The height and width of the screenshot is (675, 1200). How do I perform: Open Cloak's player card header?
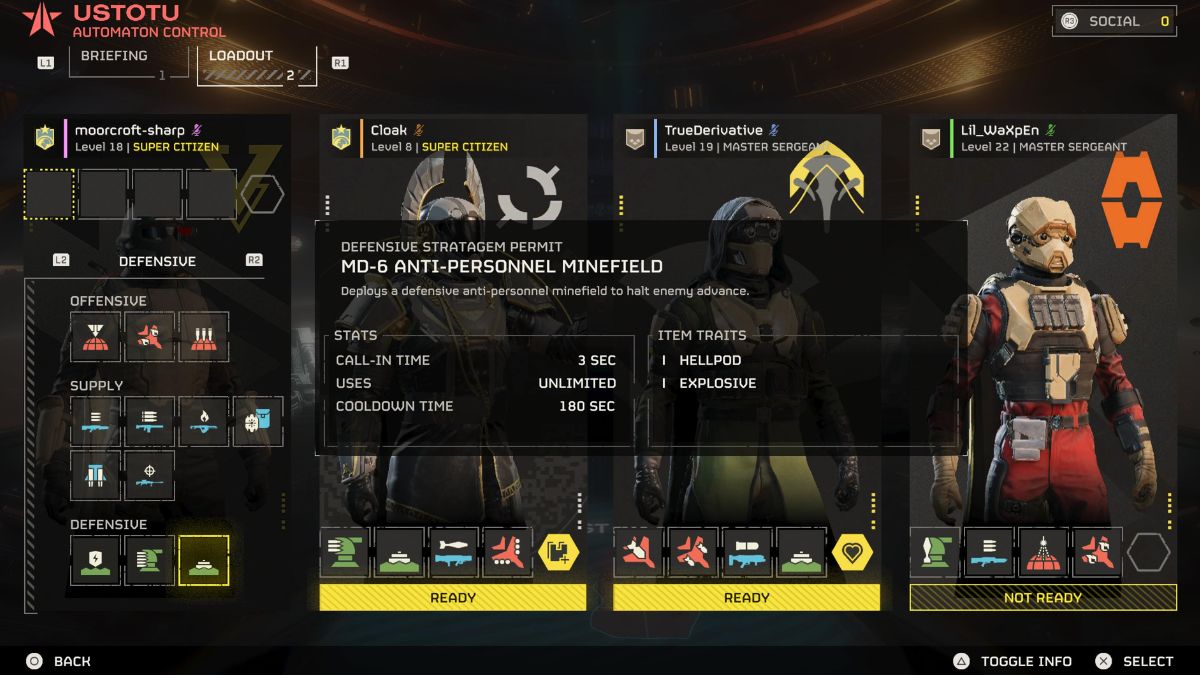tap(389, 131)
